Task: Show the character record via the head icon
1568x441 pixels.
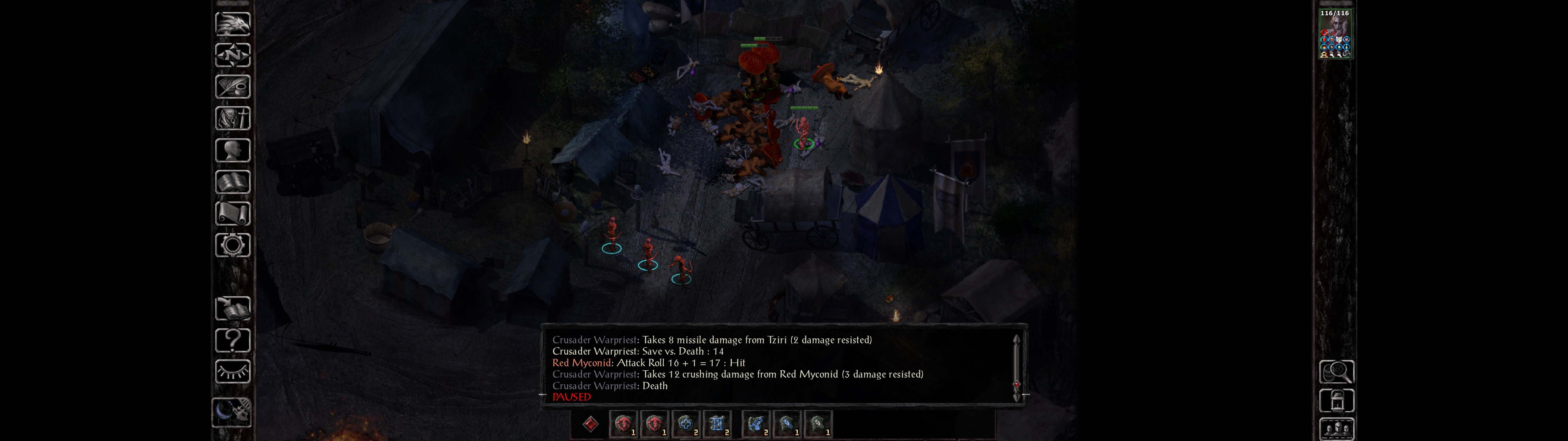Action: click(232, 150)
